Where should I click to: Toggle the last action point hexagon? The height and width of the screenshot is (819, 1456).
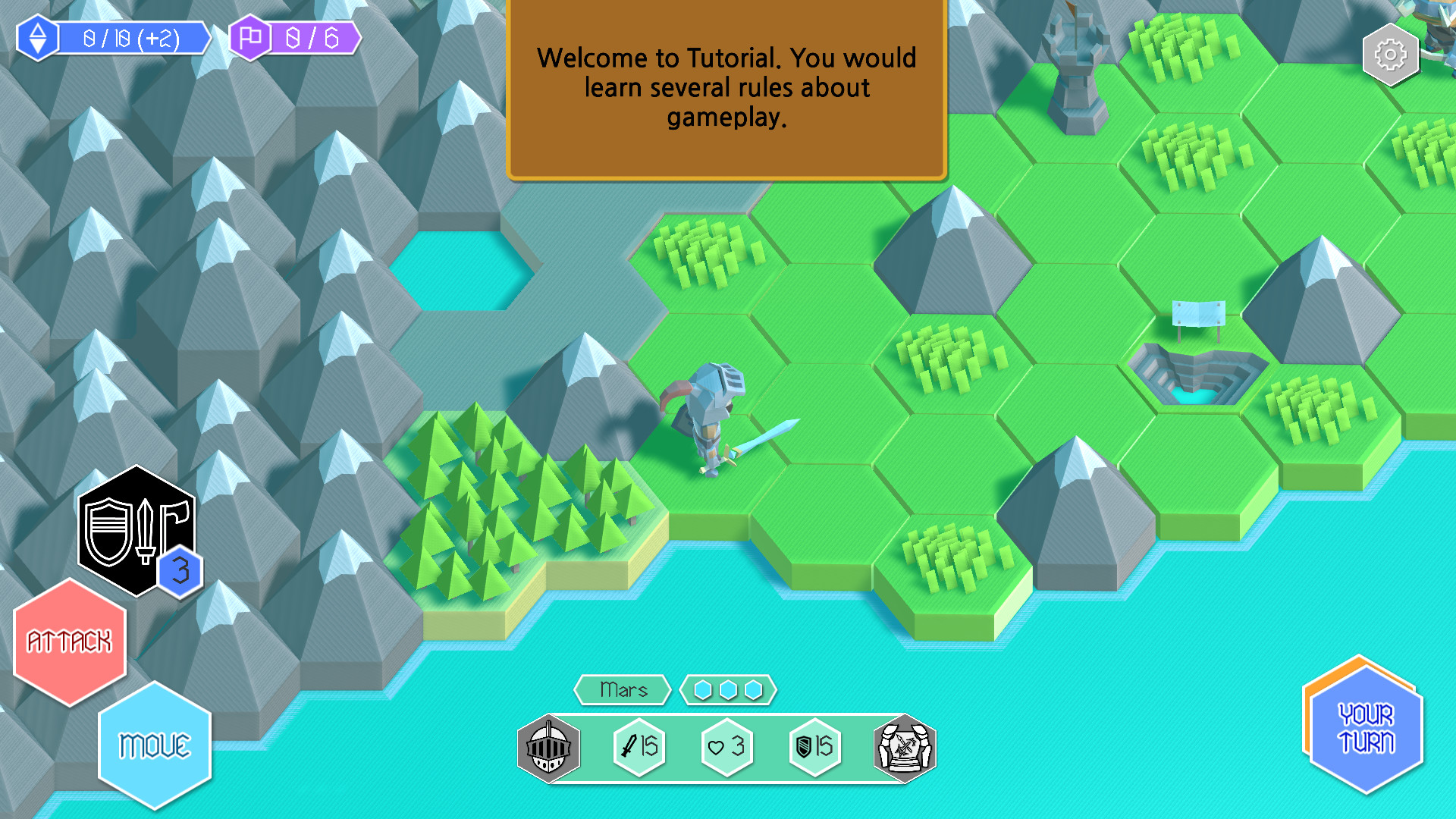[x=752, y=690]
